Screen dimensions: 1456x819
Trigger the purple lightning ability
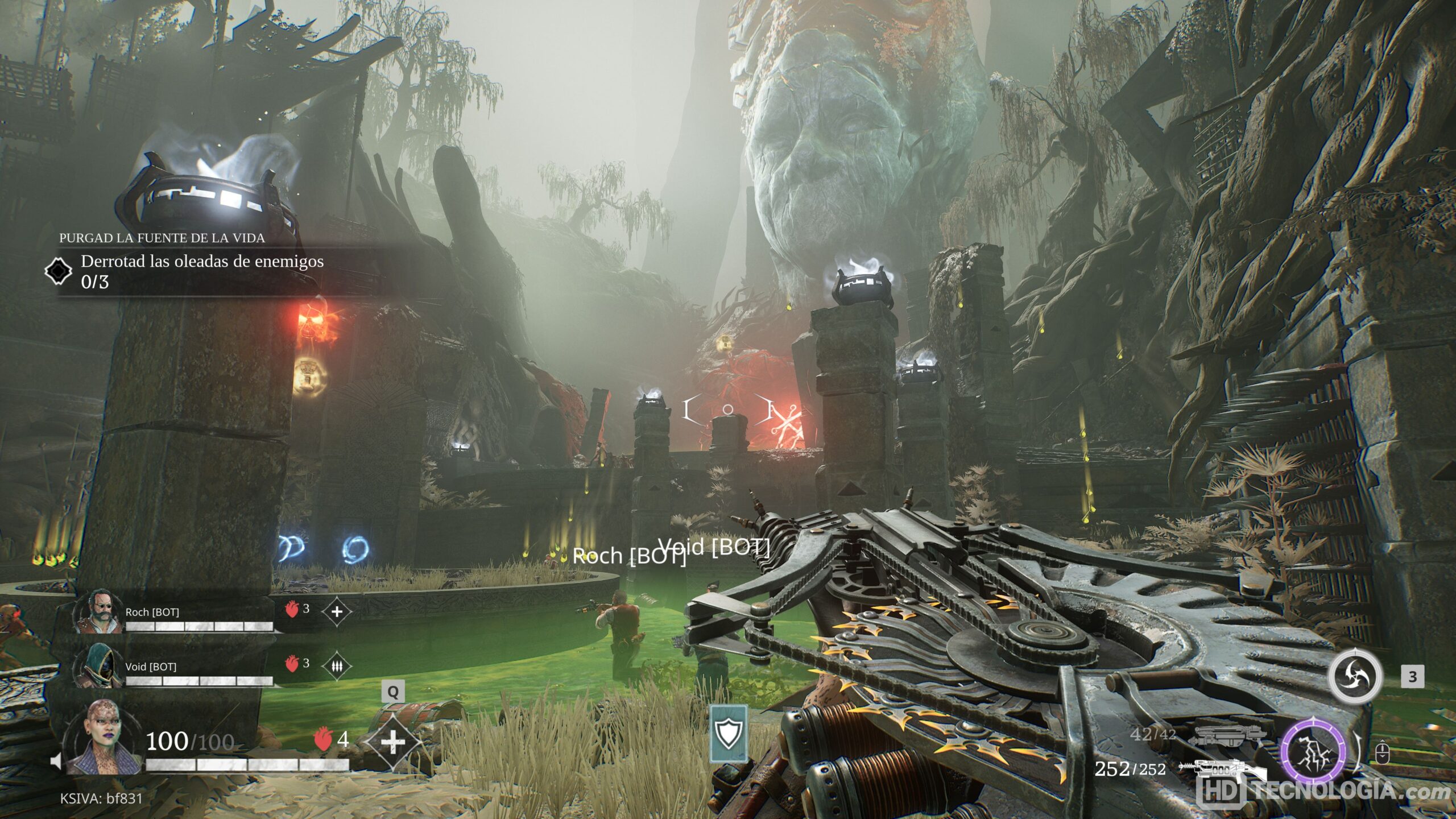coord(1313,751)
